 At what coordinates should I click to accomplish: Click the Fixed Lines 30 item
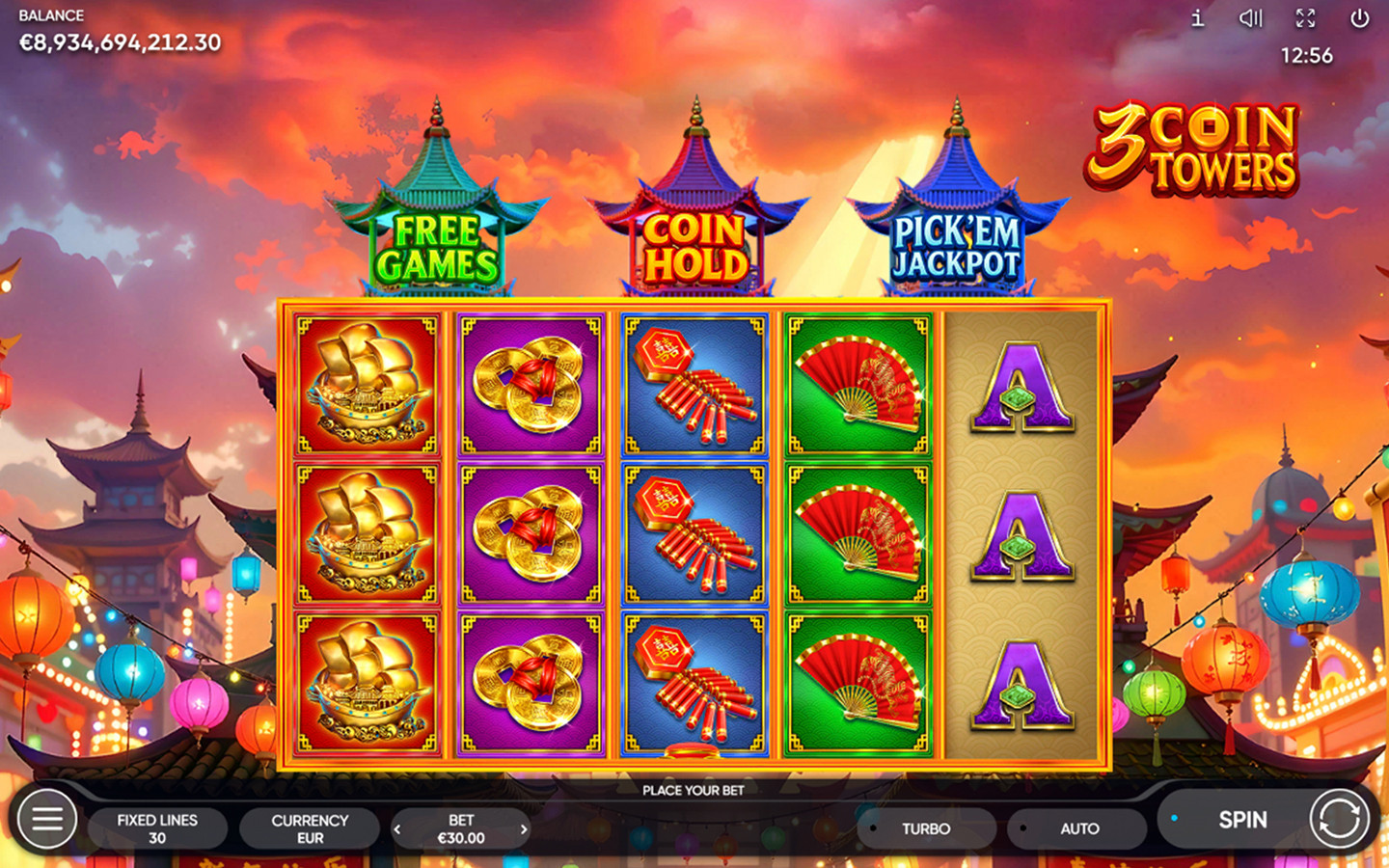pyautogui.click(x=157, y=827)
